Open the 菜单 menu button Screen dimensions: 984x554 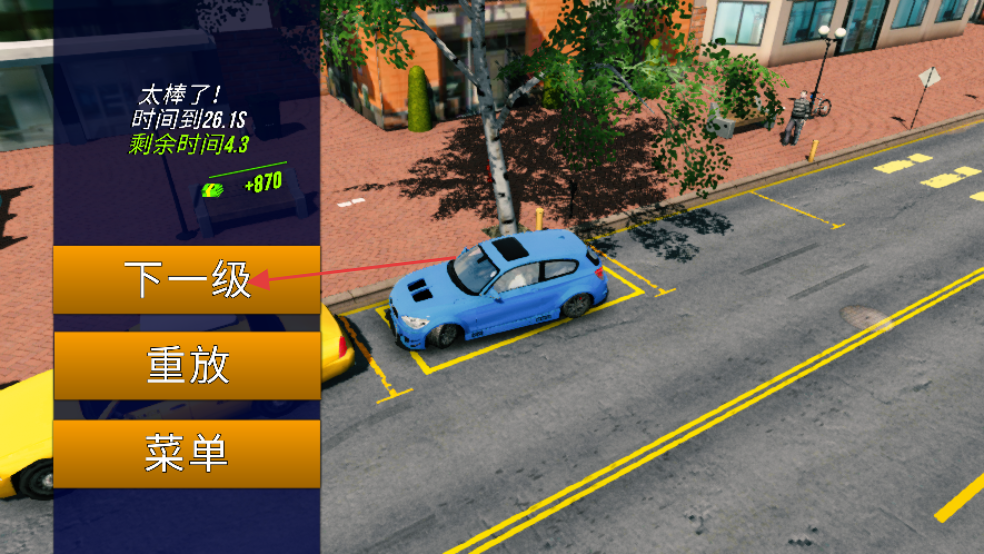click(x=187, y=454)
